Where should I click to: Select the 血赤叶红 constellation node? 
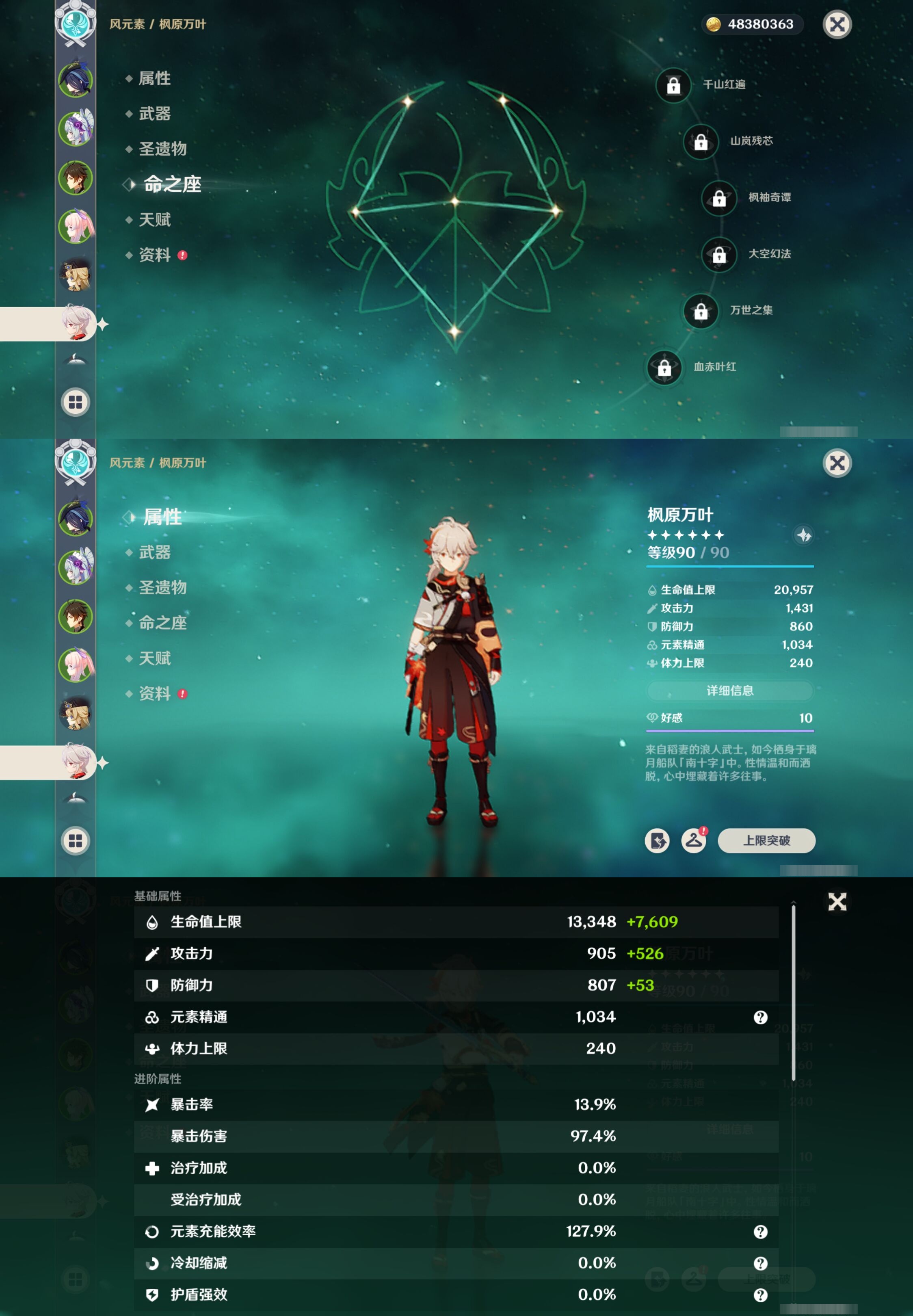664,368
